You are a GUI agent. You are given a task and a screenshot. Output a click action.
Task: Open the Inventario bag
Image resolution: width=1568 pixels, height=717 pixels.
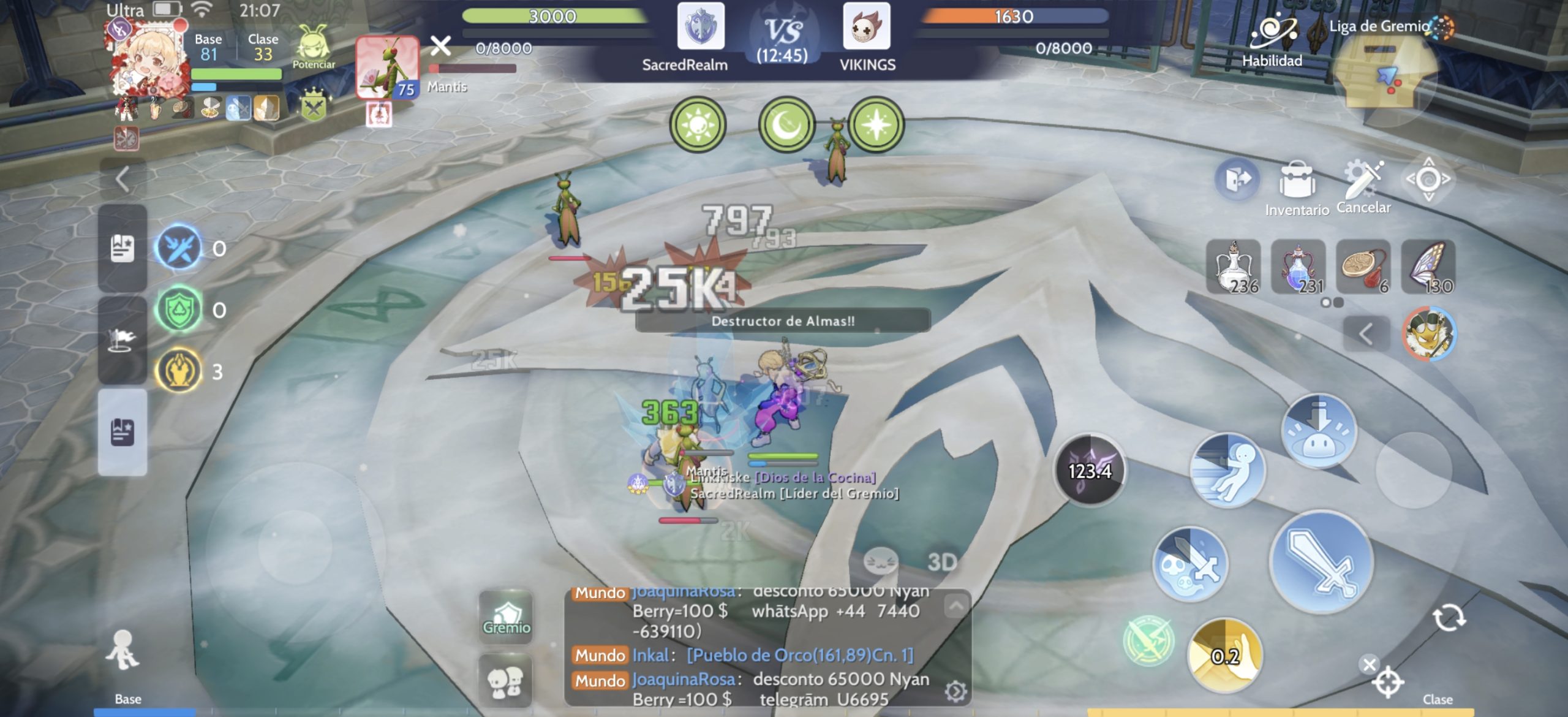1296,184
